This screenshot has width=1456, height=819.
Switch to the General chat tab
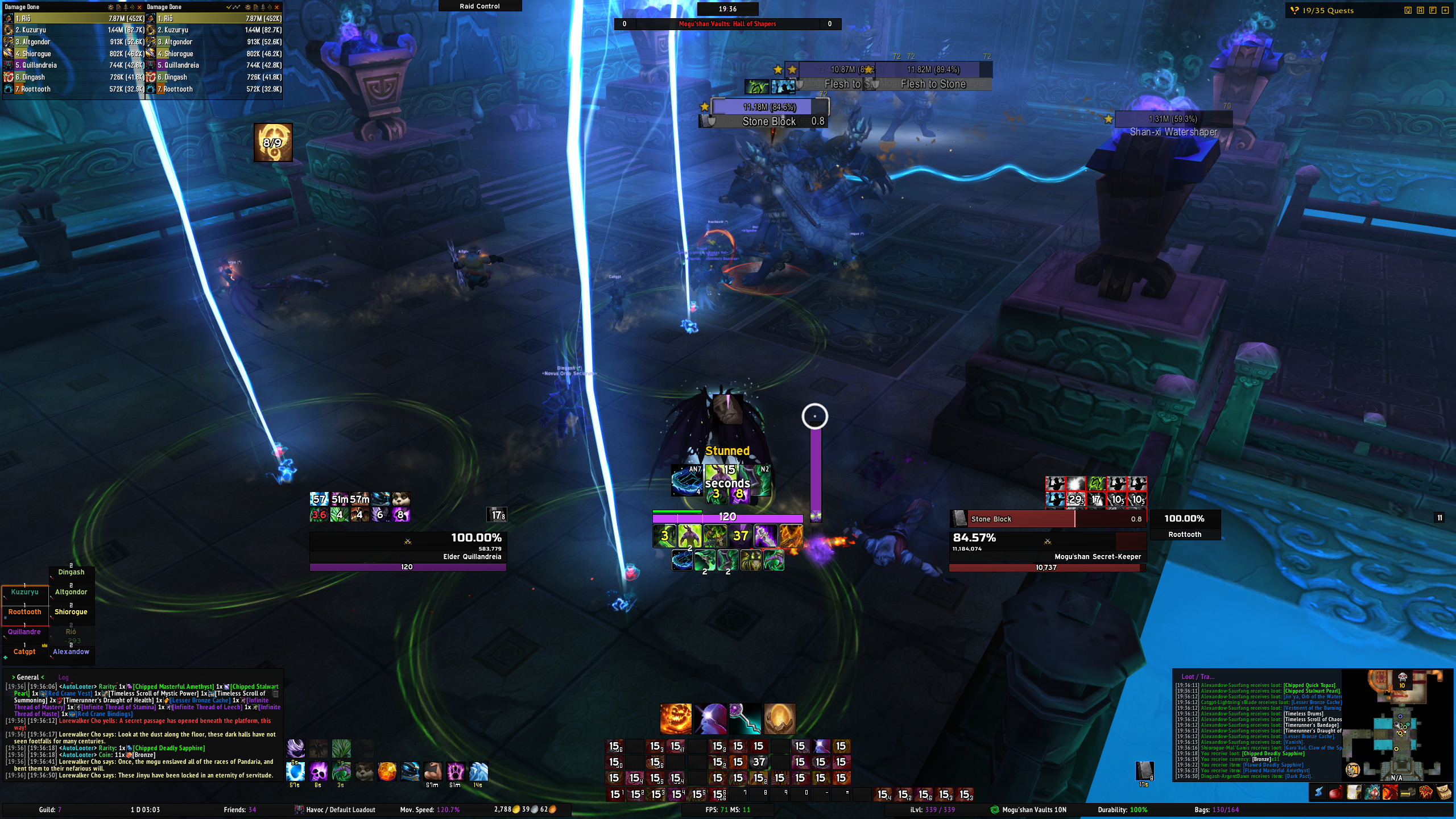pos(28,677)
